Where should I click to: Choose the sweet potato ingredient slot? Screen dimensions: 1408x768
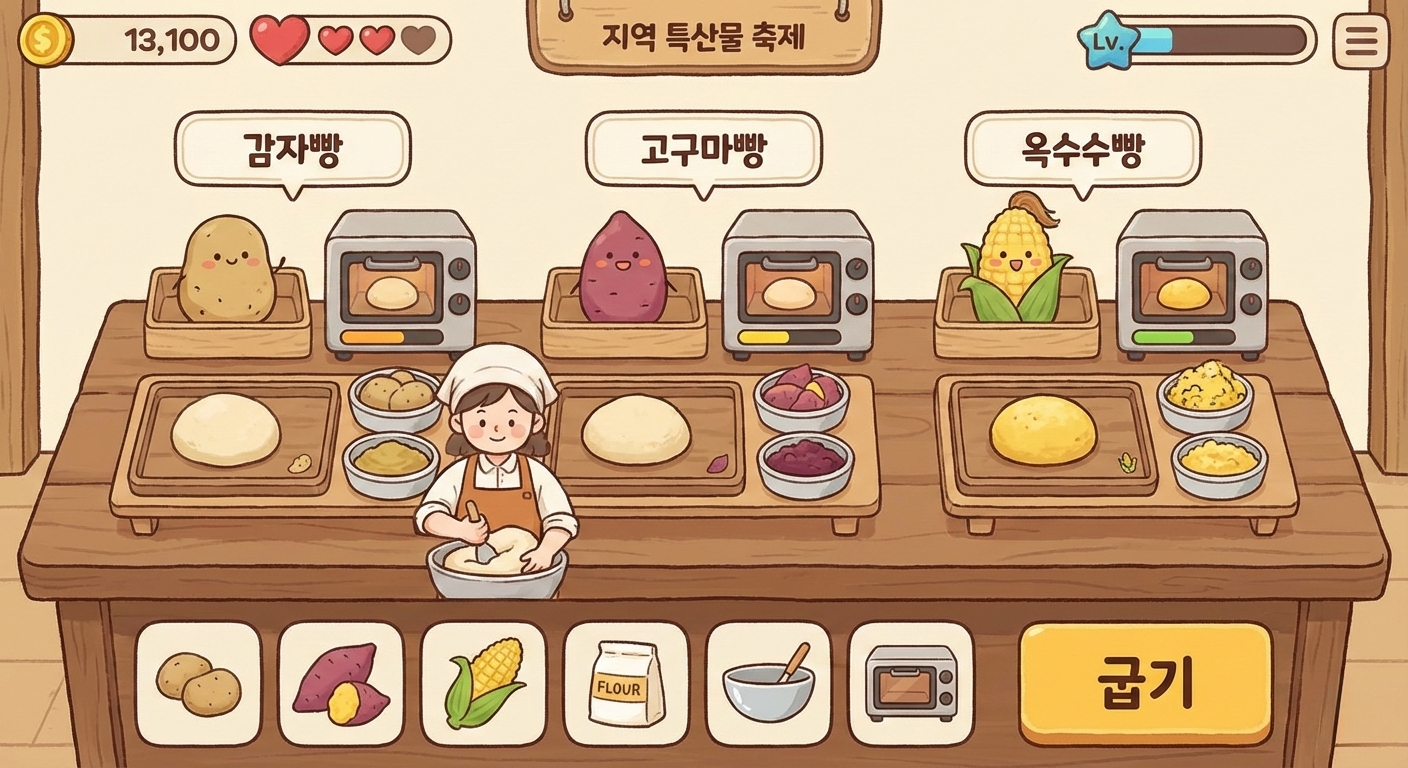[x=341, y=683]
